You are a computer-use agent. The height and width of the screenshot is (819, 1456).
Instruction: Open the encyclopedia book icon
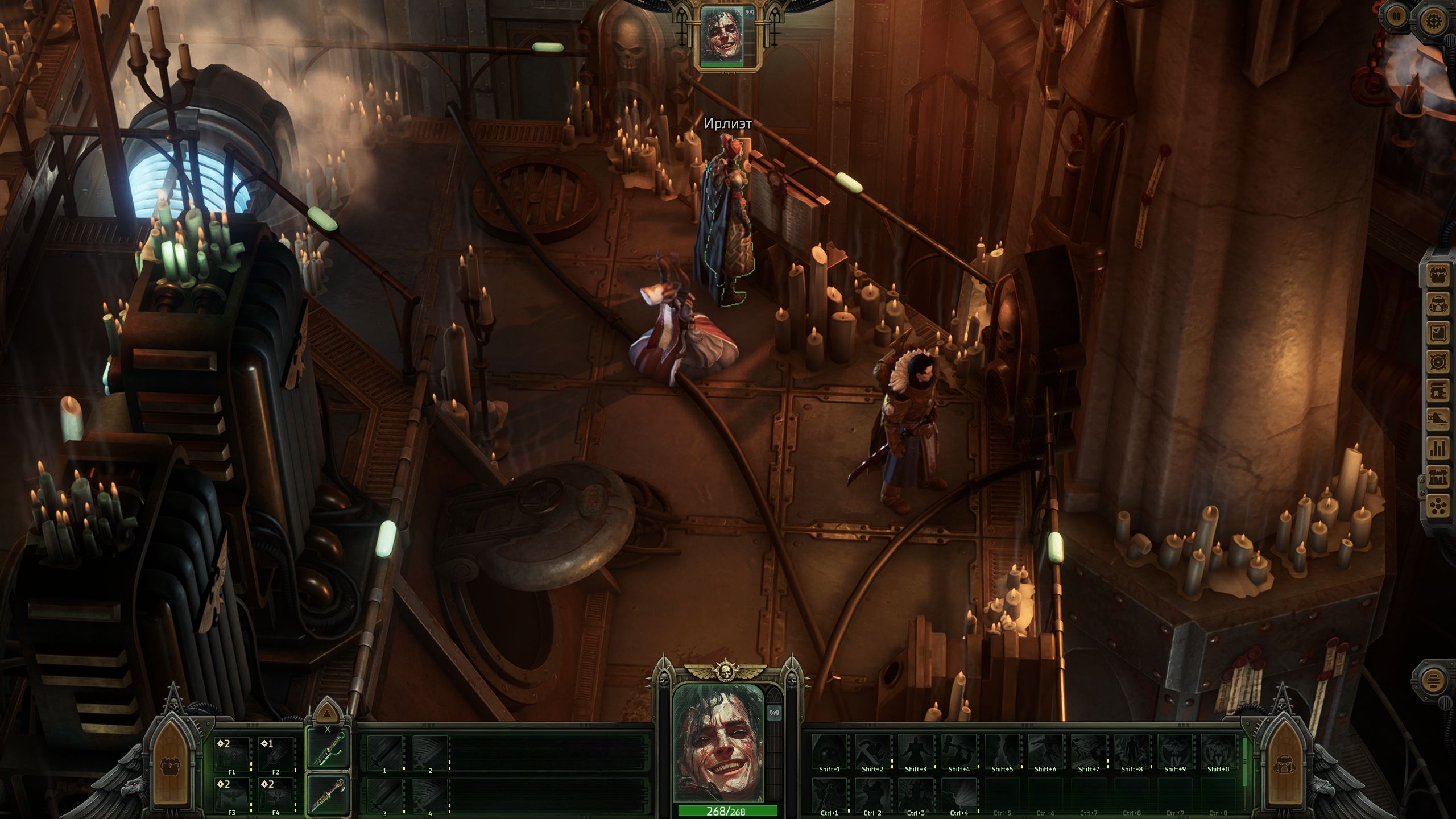(x=1438, y=391)
